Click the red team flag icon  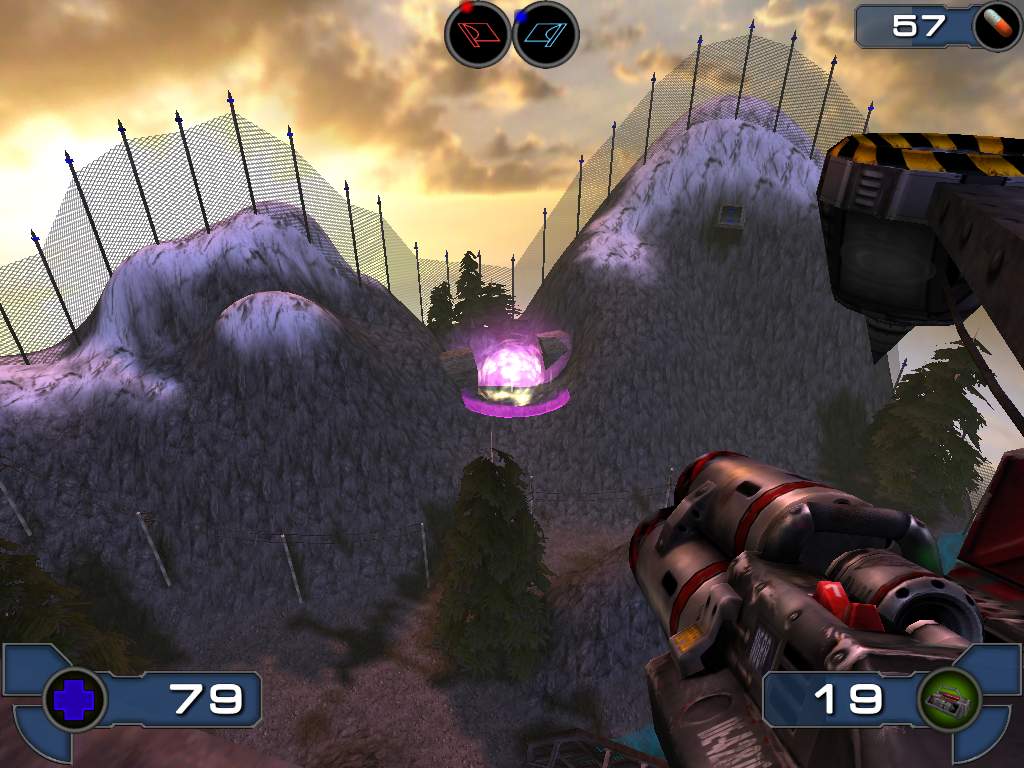(x=477, y=34)
